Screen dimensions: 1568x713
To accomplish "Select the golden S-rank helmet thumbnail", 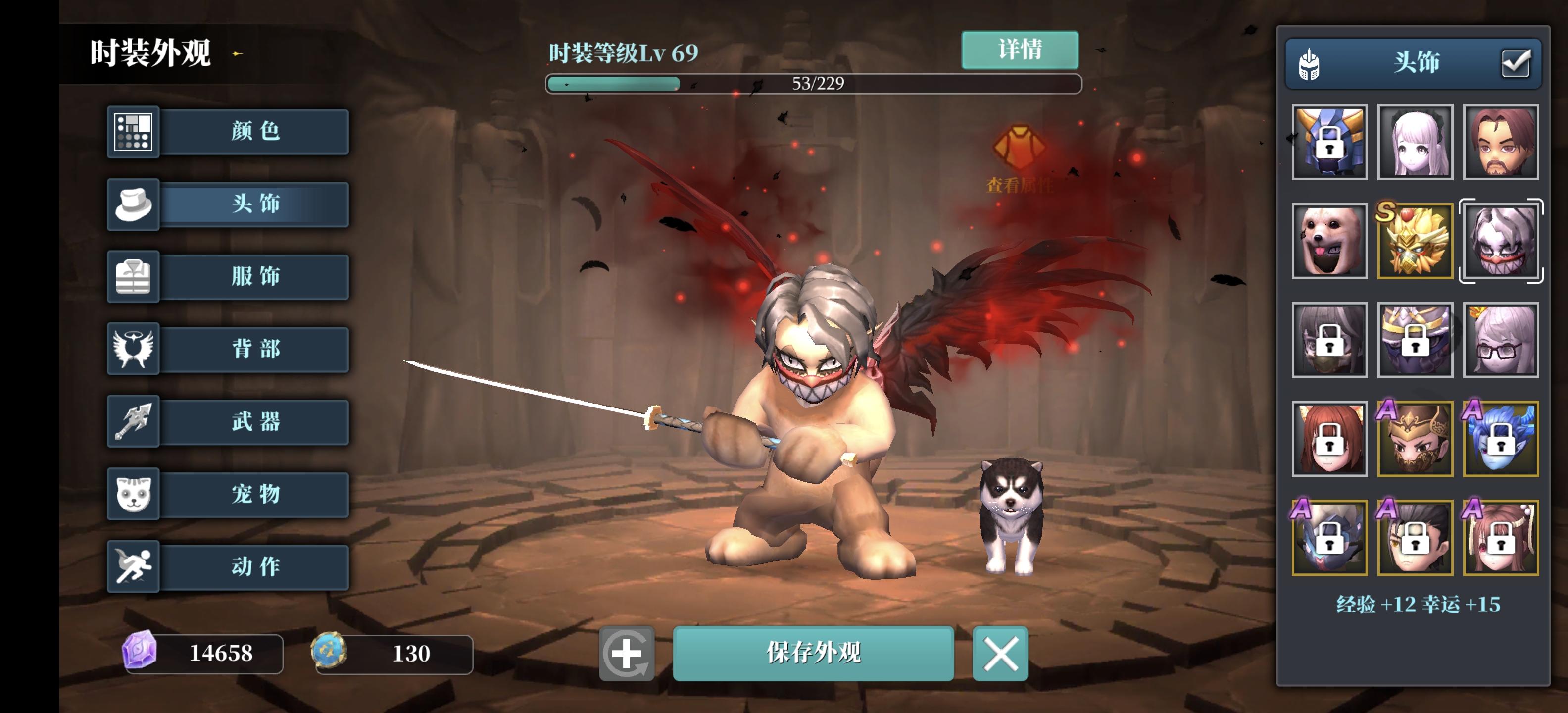I will coord(1415,242).
